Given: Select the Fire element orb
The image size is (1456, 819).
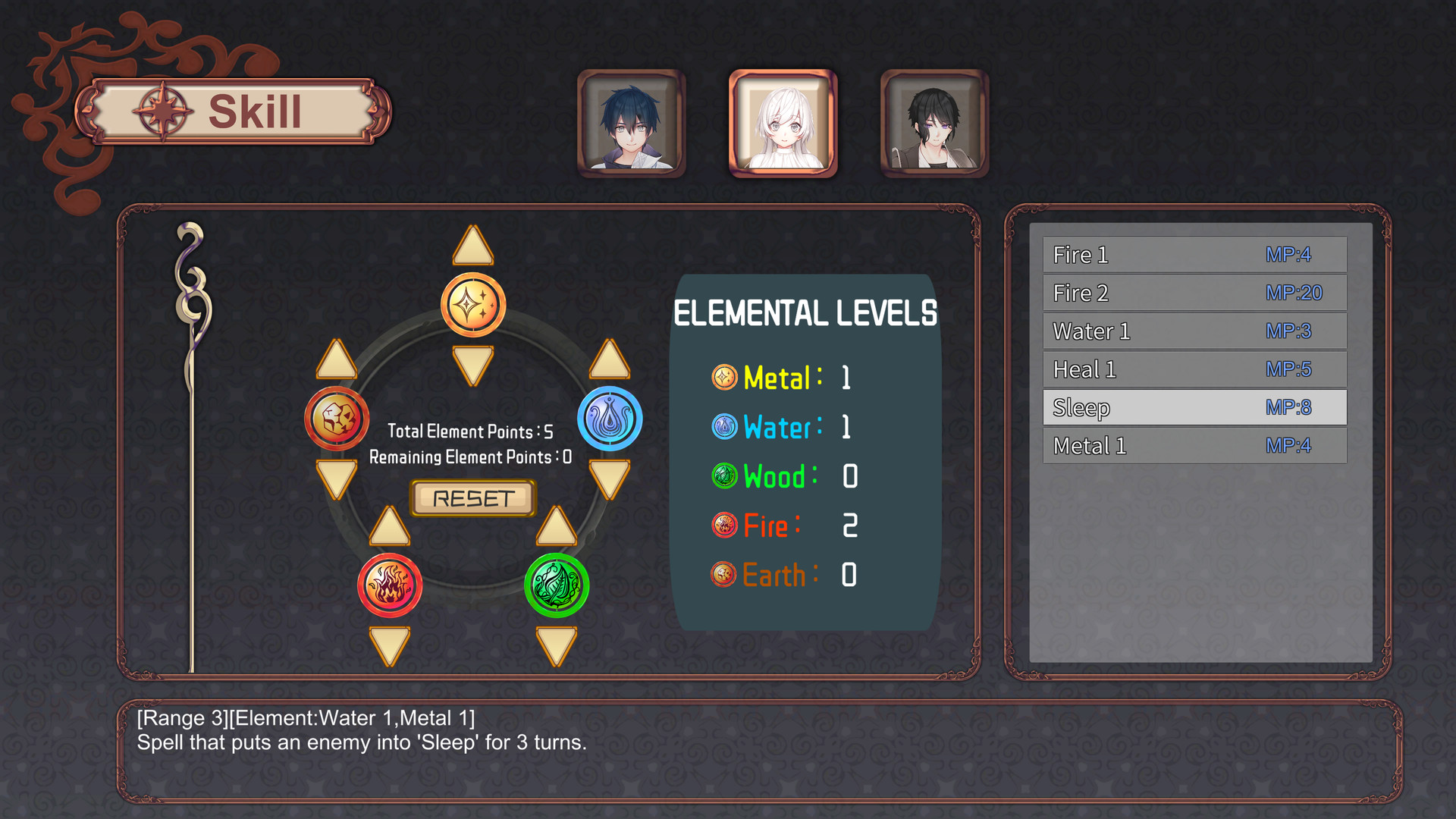Looking at the screenshot, I should click(391, 584).
